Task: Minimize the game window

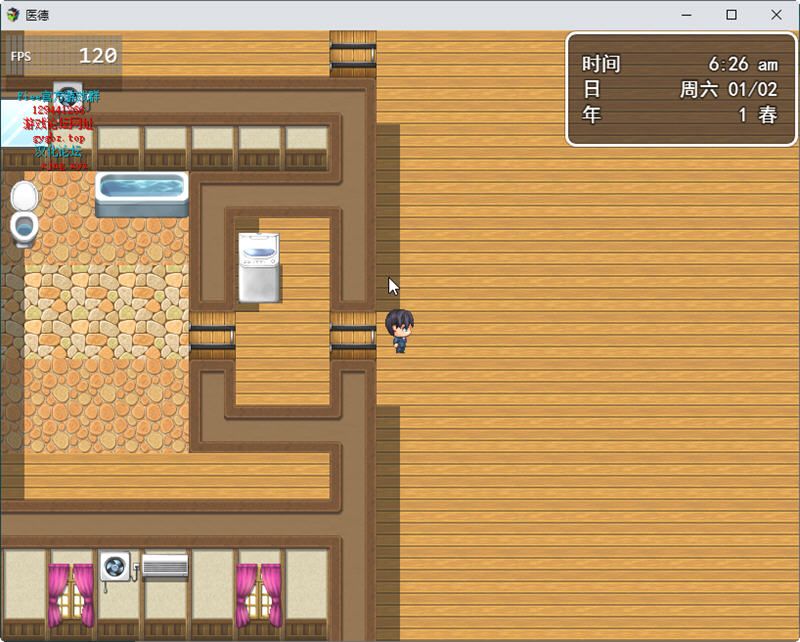Action: pos(687,15)
